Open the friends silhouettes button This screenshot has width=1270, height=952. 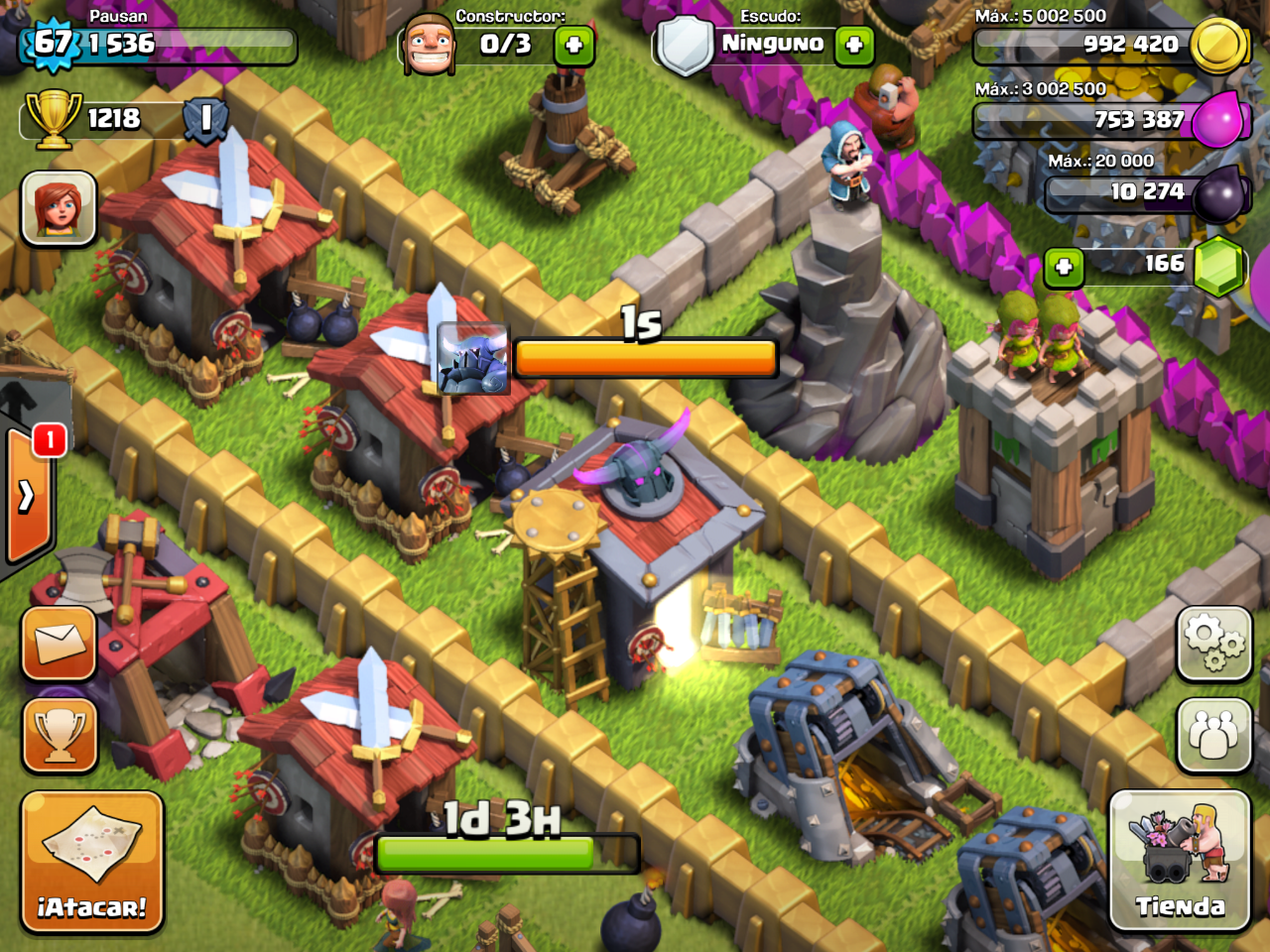(x=1213, y=736)
